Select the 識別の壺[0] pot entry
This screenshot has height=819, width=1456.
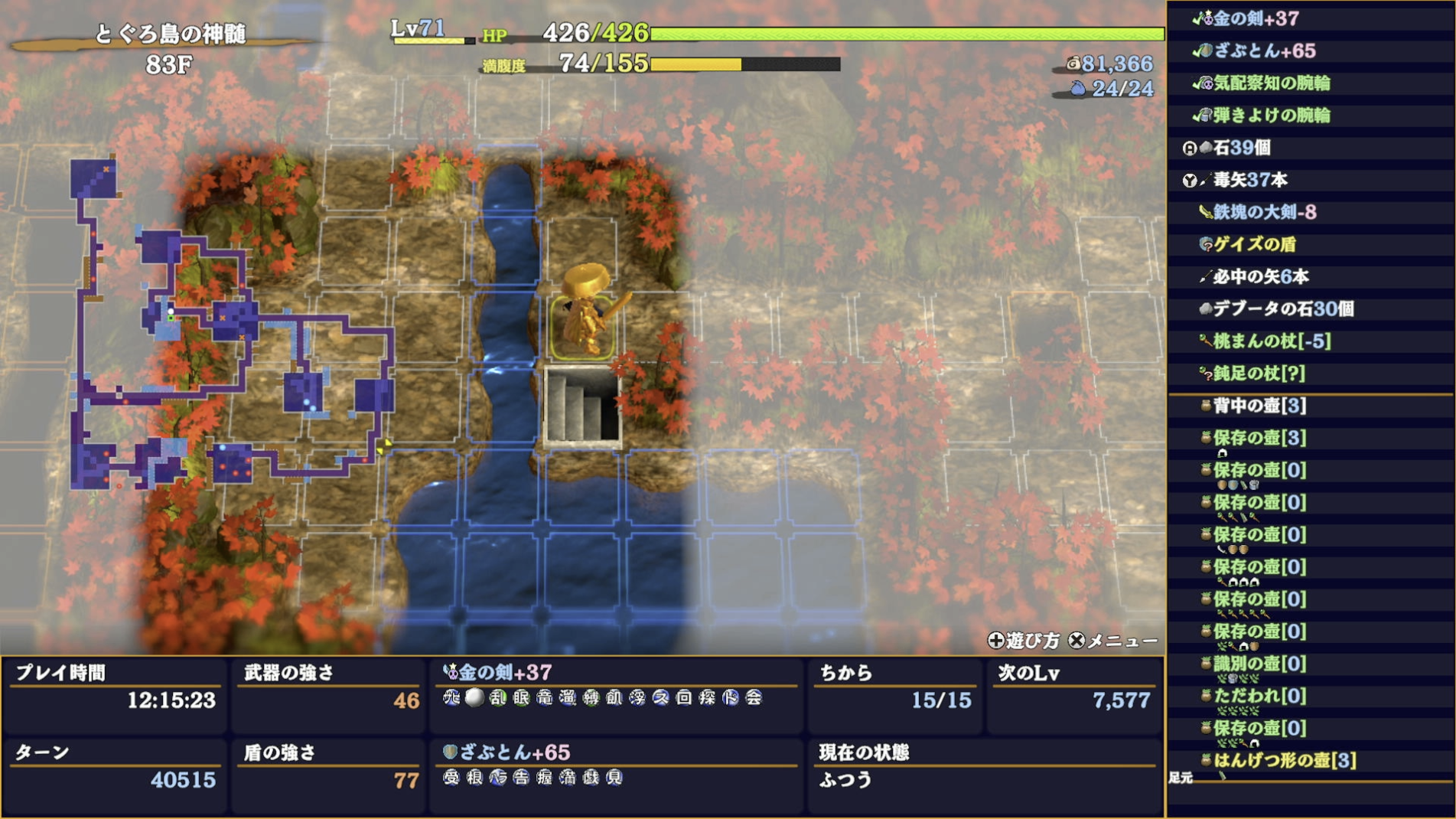(1259, 664)
